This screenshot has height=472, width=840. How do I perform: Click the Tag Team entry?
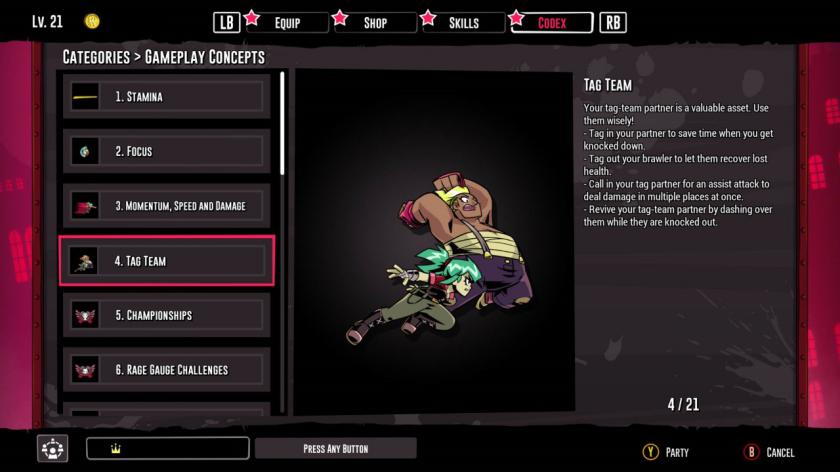(167, 261)
